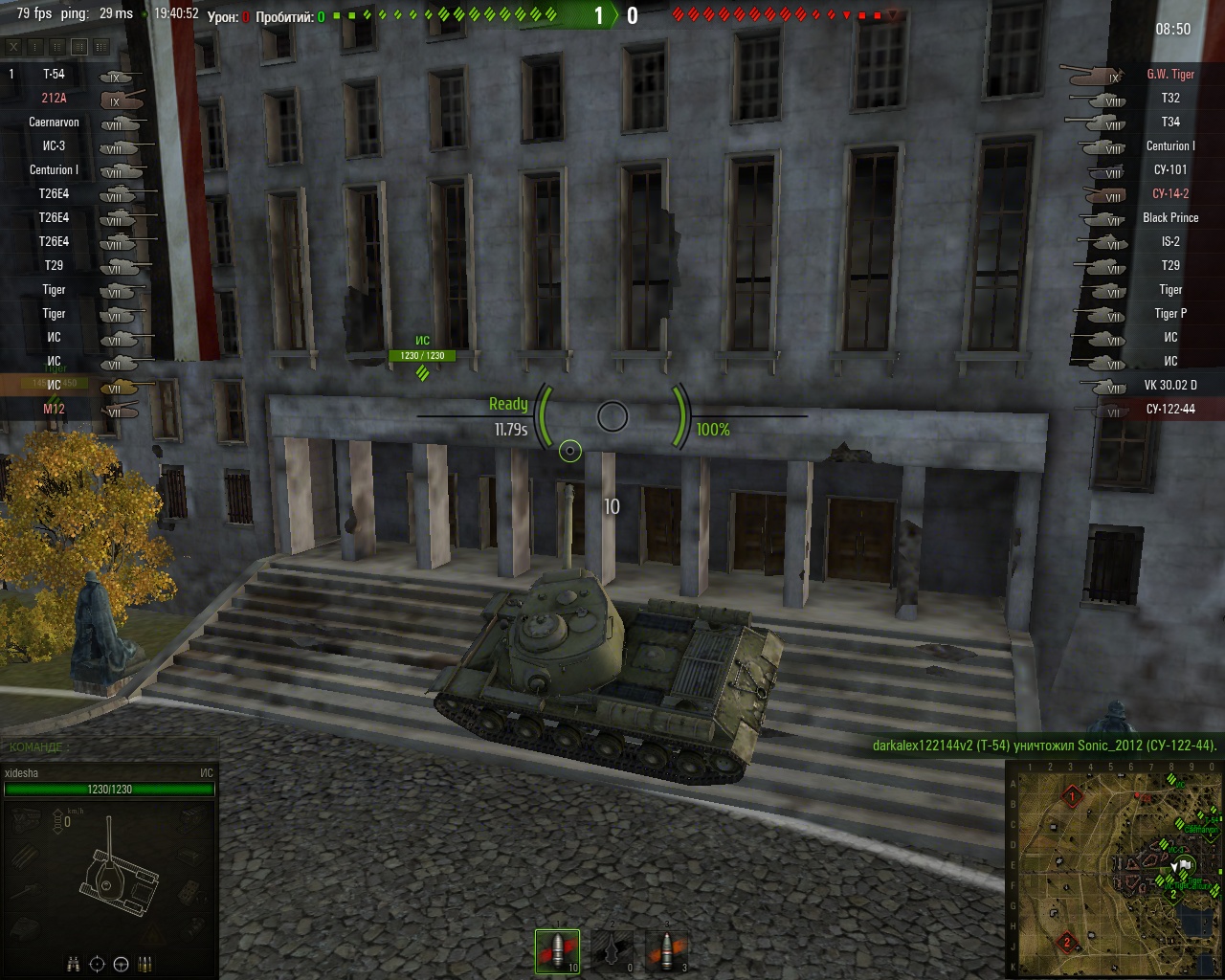Toggle the crosshair status indicator
The image size is (1225, 980).
pyautogui.click(x=97, y=964)
